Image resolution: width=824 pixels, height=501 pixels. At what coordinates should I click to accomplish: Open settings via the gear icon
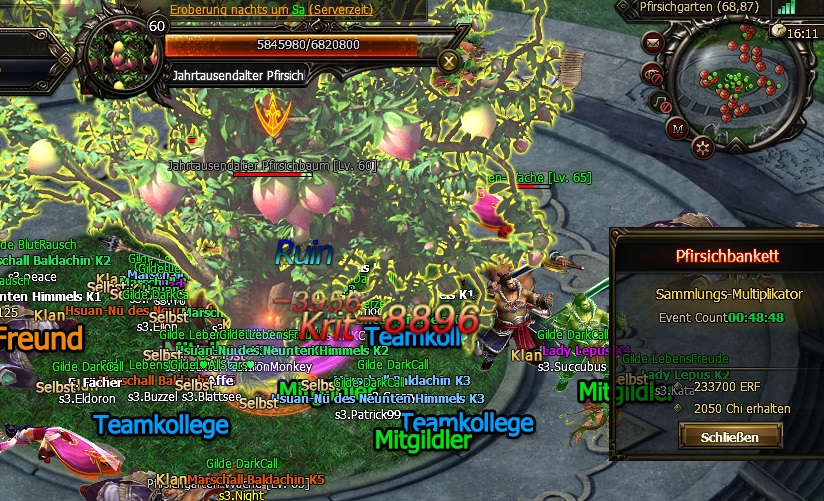tap(702, 148)
